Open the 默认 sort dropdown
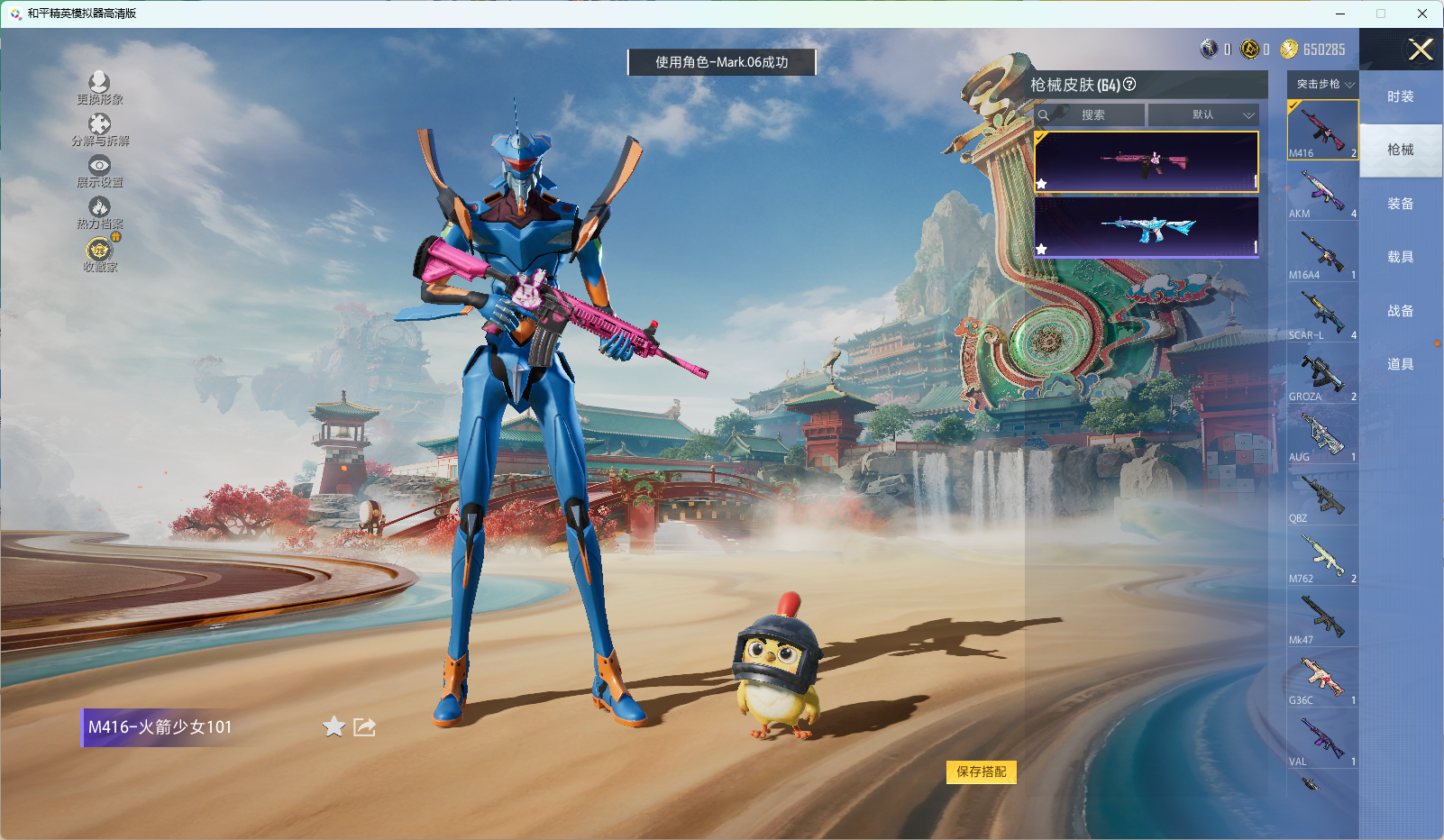This screenshot has height=840, width=1444. click(1203, 115)
